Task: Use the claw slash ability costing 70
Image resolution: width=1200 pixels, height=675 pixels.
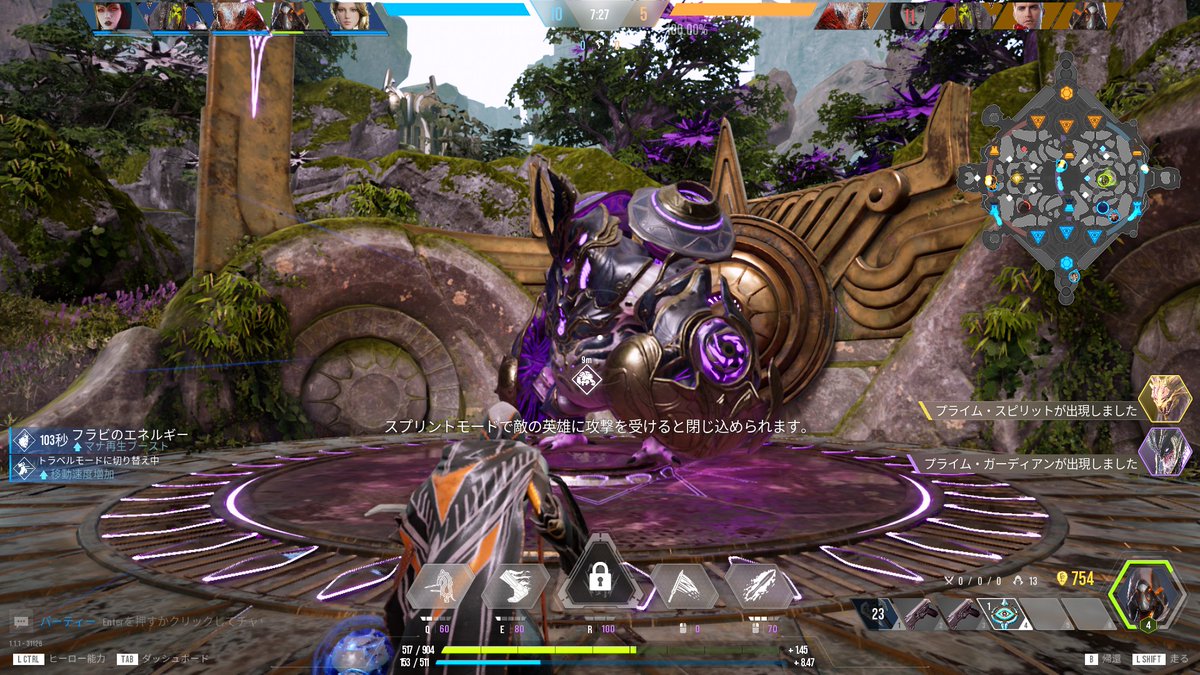Action: coord(758,587)
